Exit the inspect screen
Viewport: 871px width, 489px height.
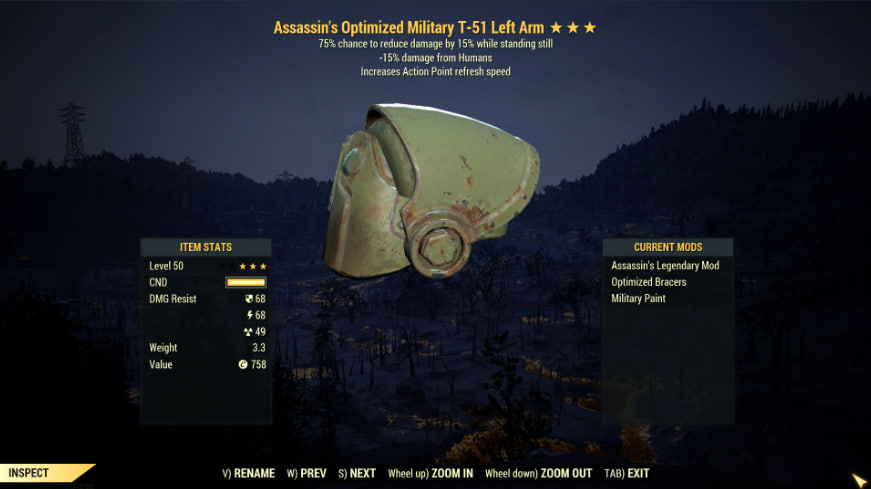pyautogui.click(x=628, y=473)
